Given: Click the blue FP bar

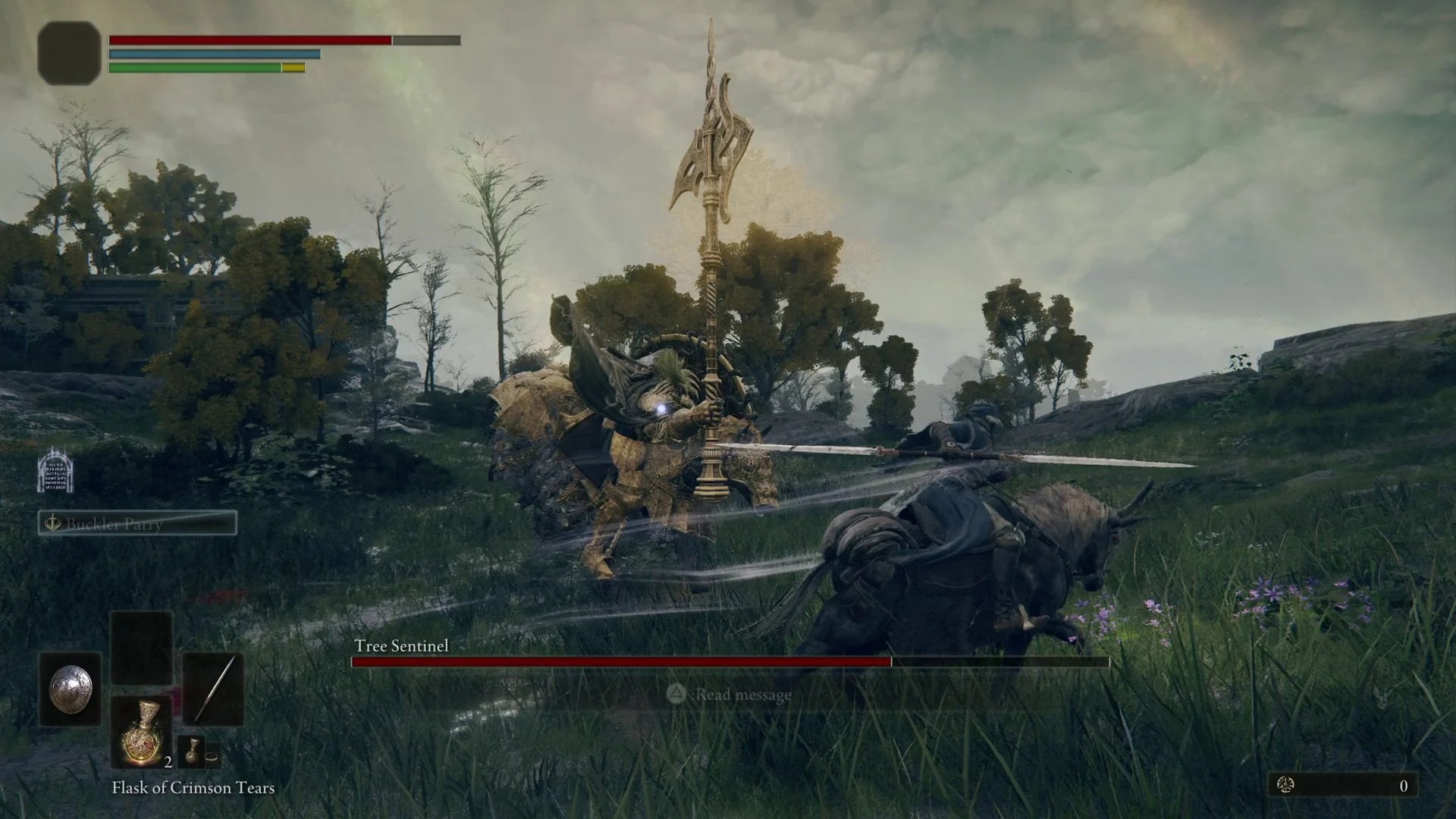Looking at the screenshot, I should (215, 55).
